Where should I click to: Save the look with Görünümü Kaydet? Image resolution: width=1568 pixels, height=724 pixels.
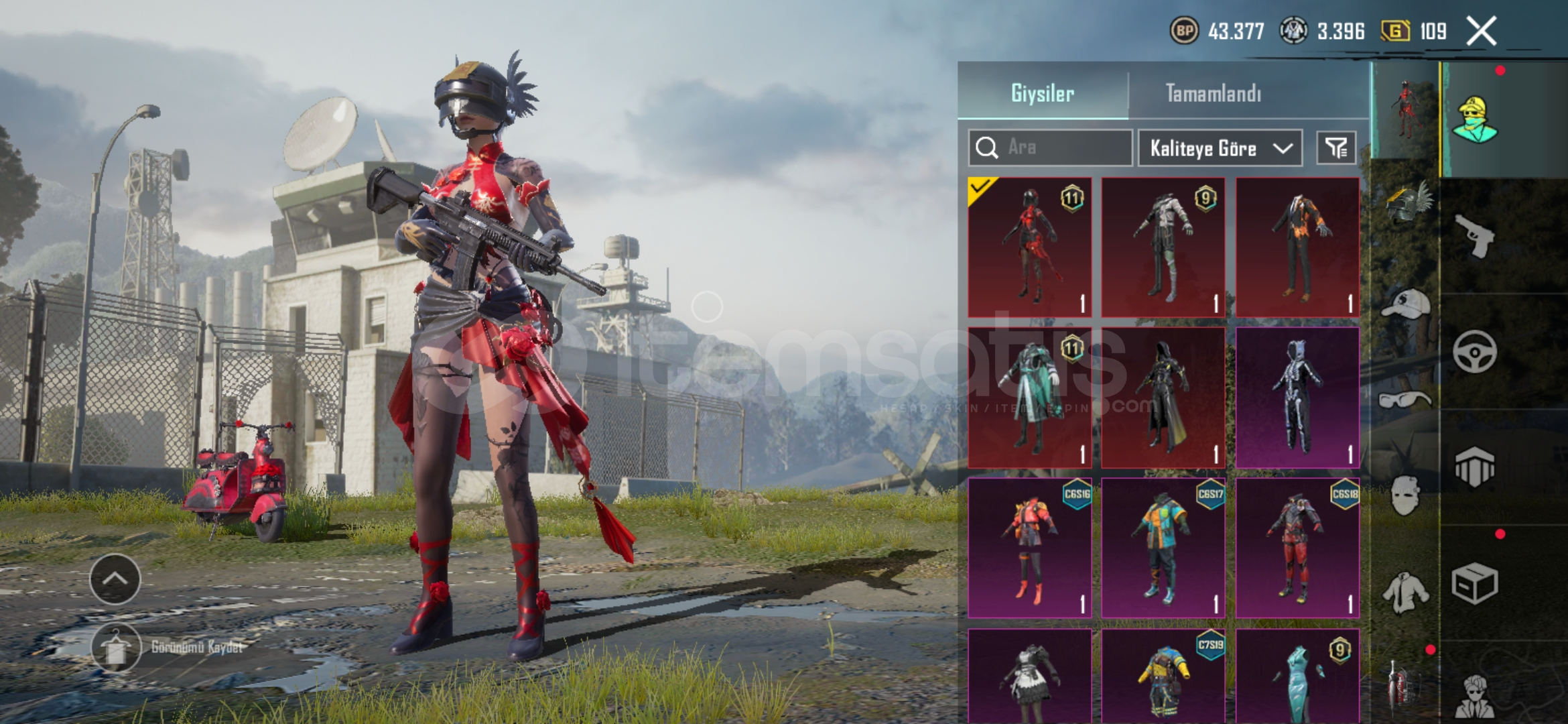(117, 648)
